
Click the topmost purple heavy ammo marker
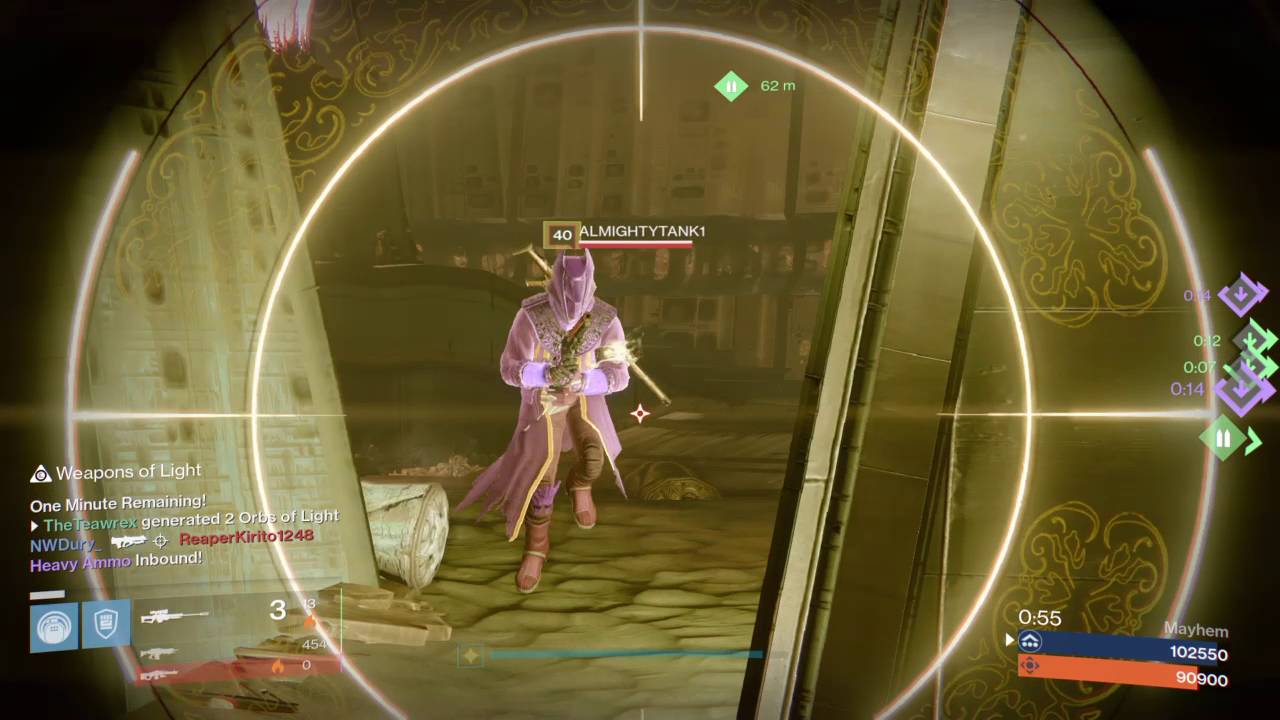1242,294
